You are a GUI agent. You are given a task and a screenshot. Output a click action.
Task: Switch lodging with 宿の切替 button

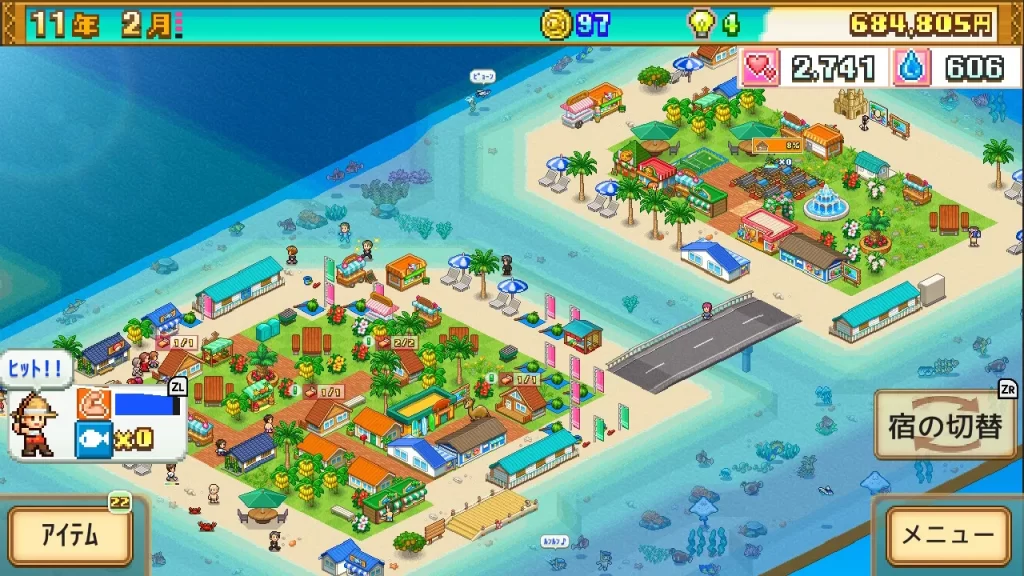[x=945, y=426]
